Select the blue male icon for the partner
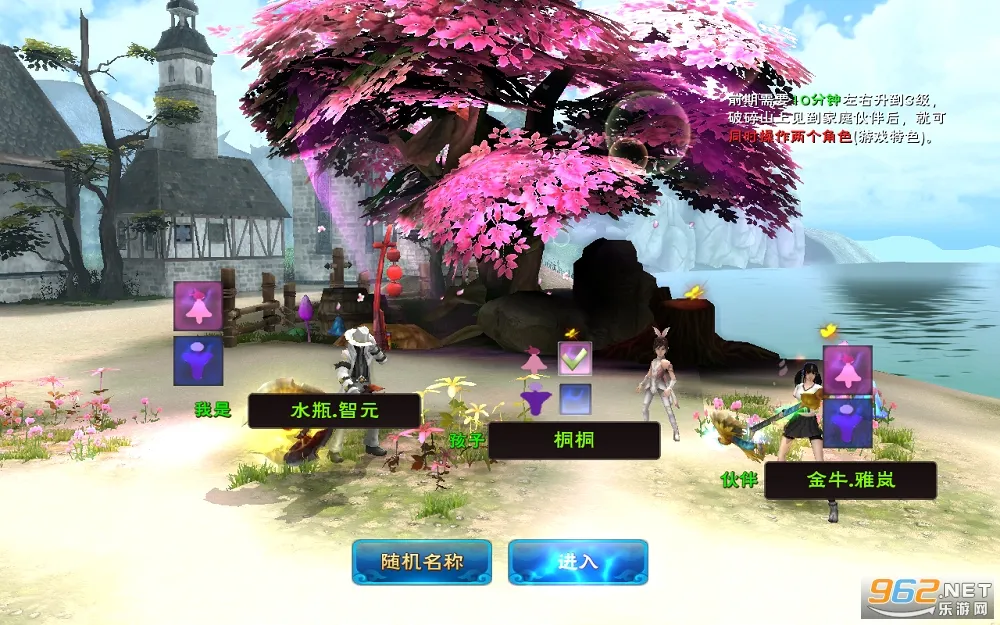1000x625 pixels. [848, 422]
